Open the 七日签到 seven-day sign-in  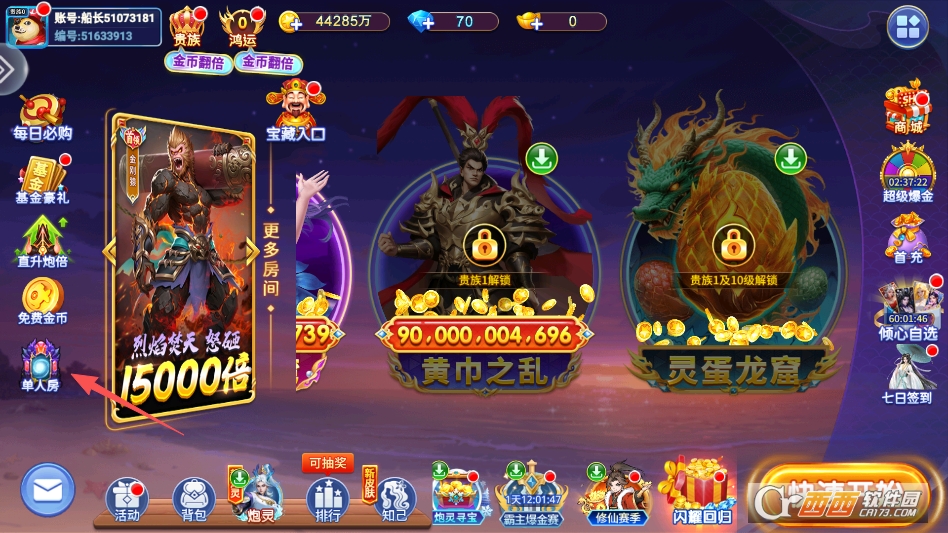(907, 370)
